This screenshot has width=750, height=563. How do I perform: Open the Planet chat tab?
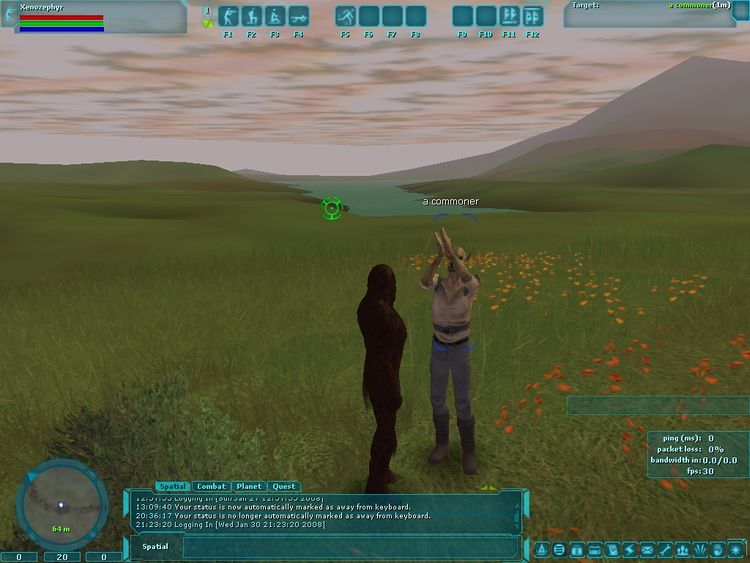(249, 487)
